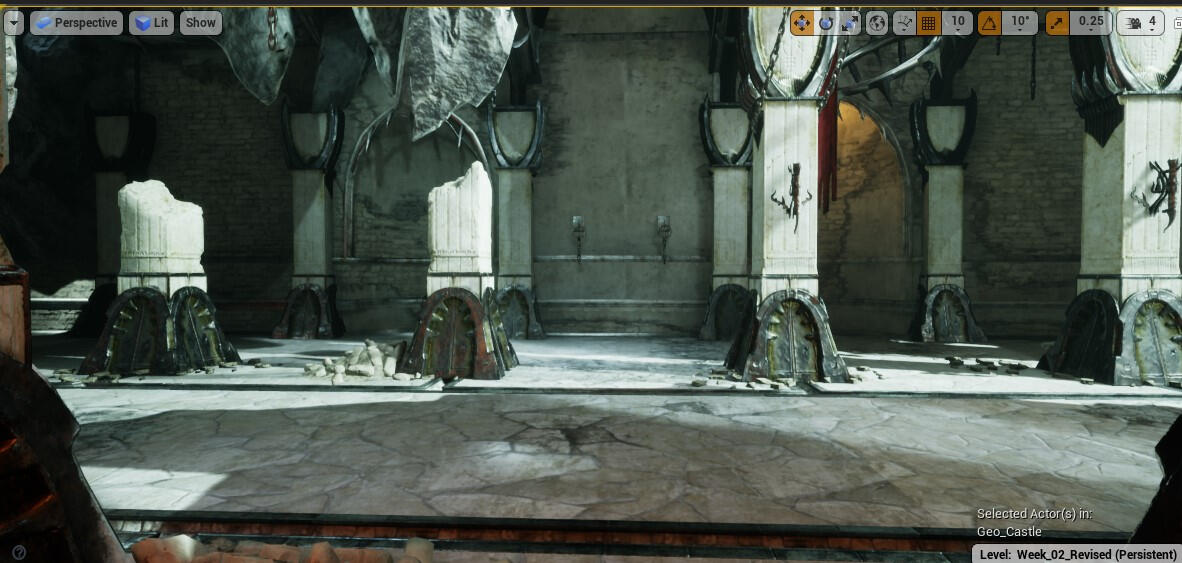Open the scale snap 0.25 dropdown

(x=1091, y=22)
